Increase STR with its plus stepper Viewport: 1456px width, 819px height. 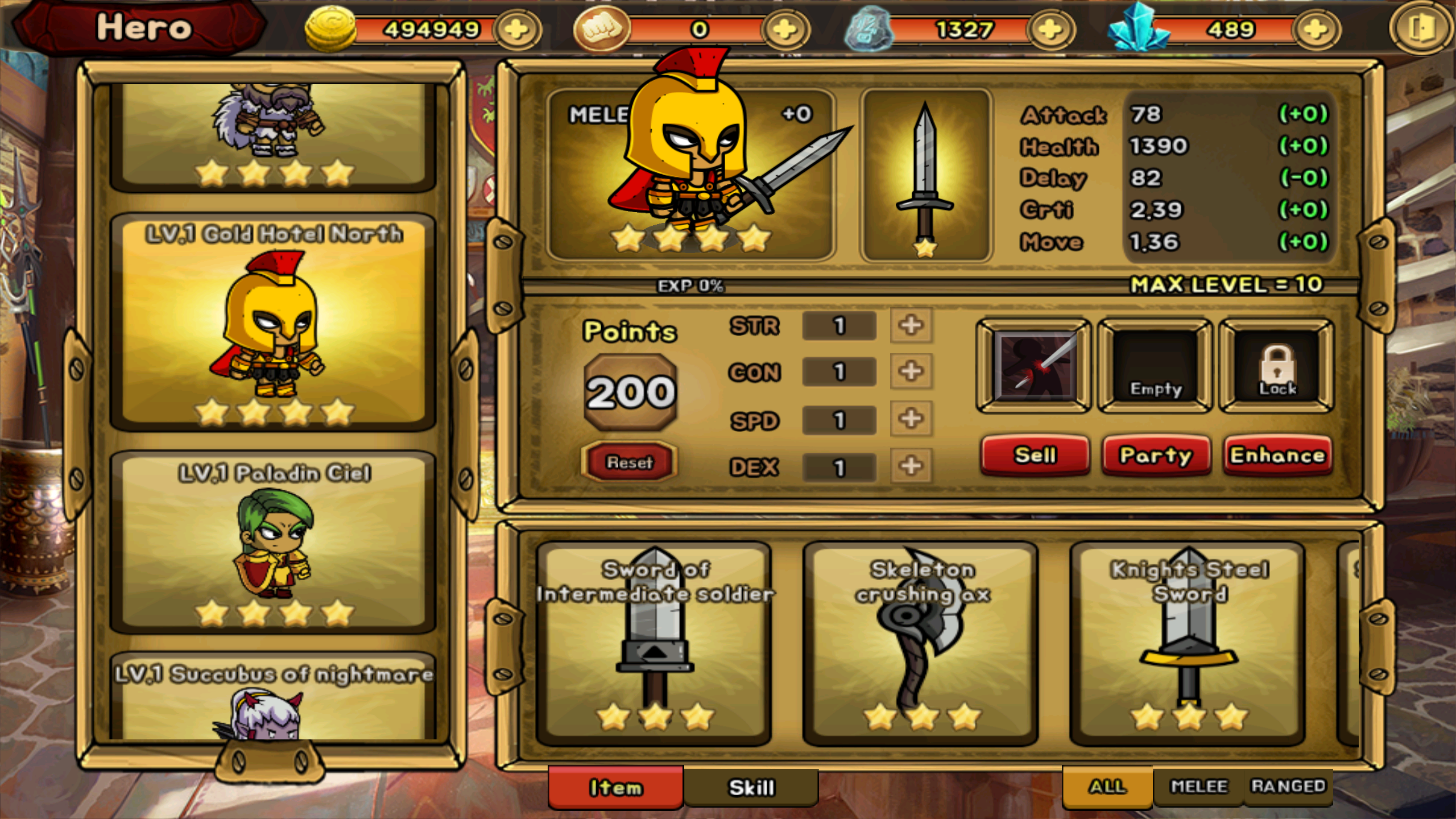(x=910, y=326)
